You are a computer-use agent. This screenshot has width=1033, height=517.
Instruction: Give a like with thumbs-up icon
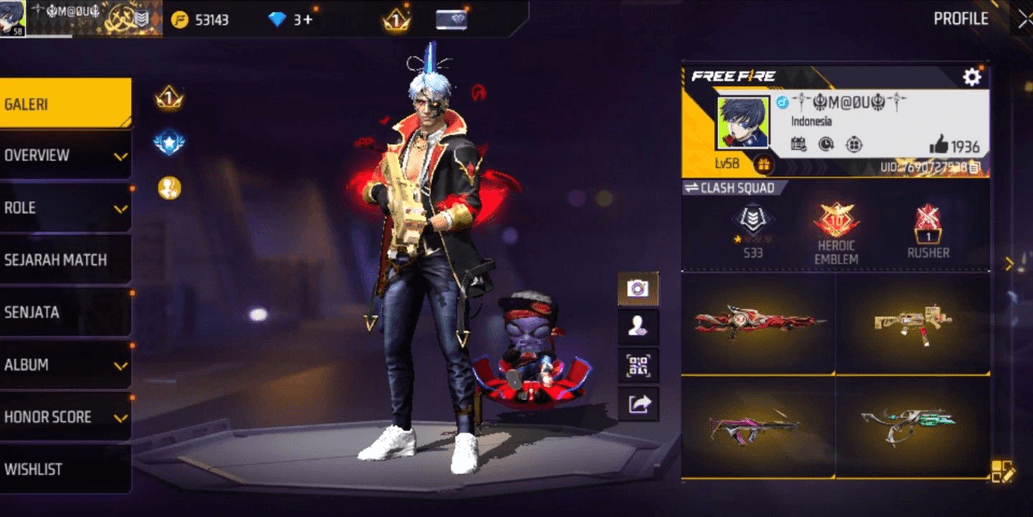click(937, 146)
